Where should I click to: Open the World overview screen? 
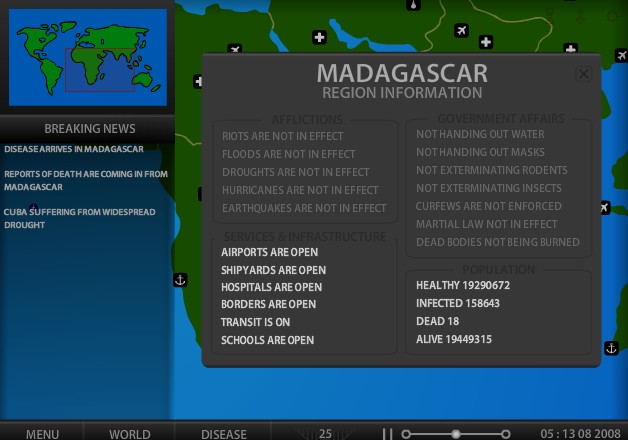click(130, 434)
